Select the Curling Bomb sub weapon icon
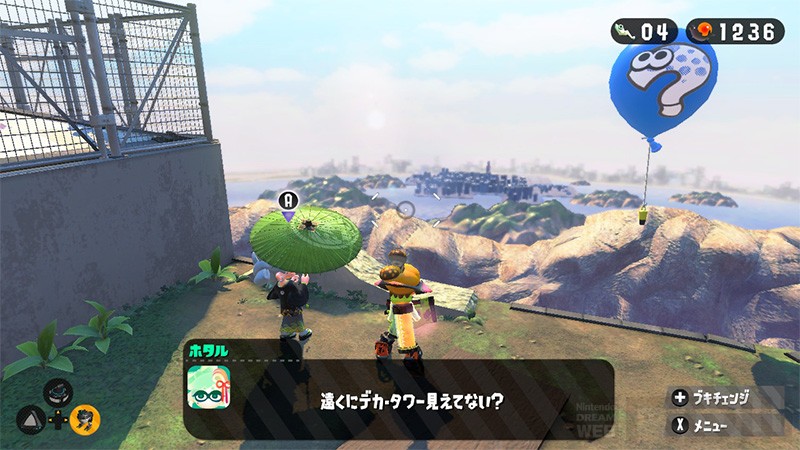Image resolution: width=800 pixels, height=450 pixels. 58,390
